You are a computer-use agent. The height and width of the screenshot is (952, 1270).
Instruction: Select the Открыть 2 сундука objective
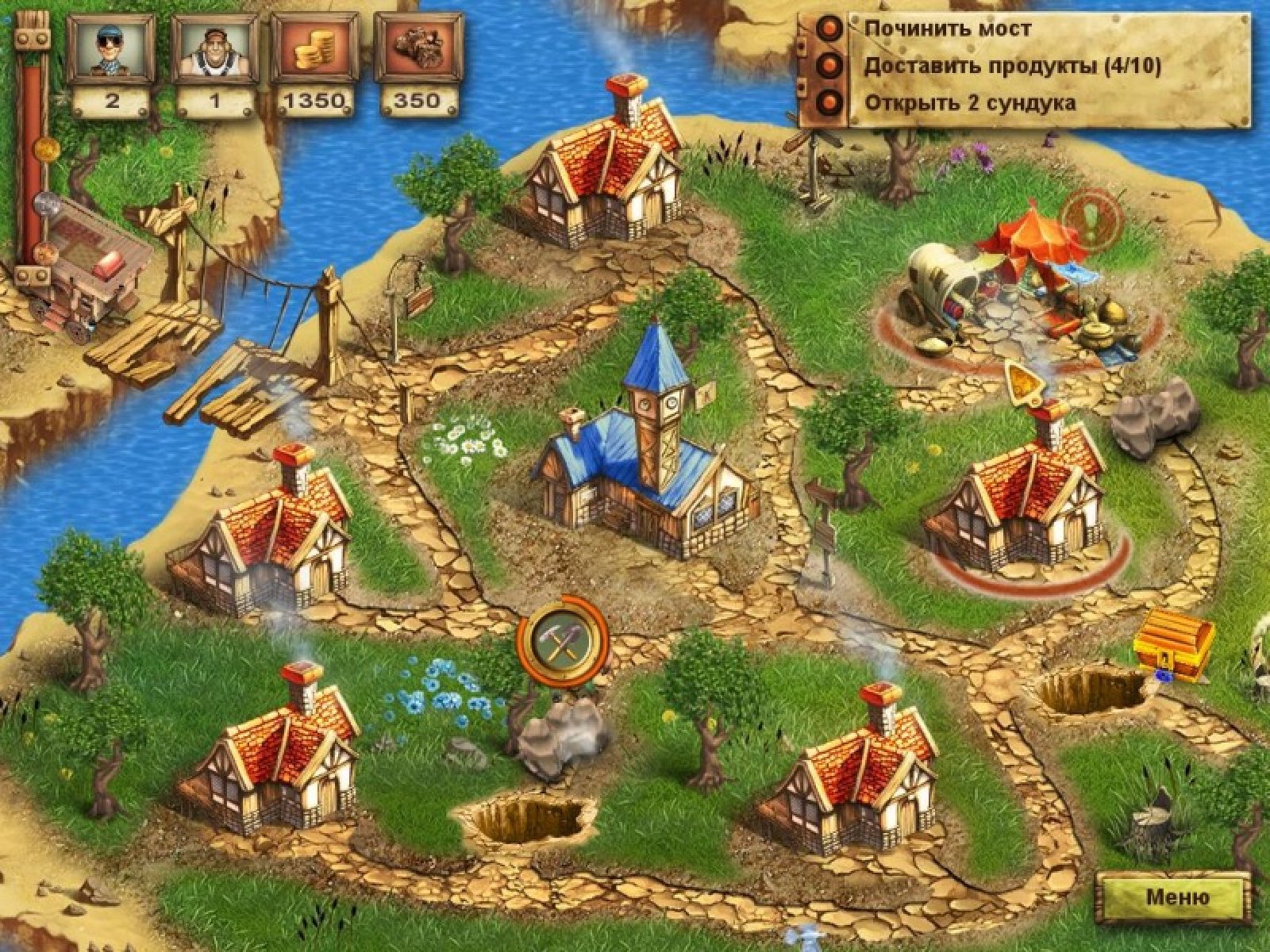click(970, 103)
